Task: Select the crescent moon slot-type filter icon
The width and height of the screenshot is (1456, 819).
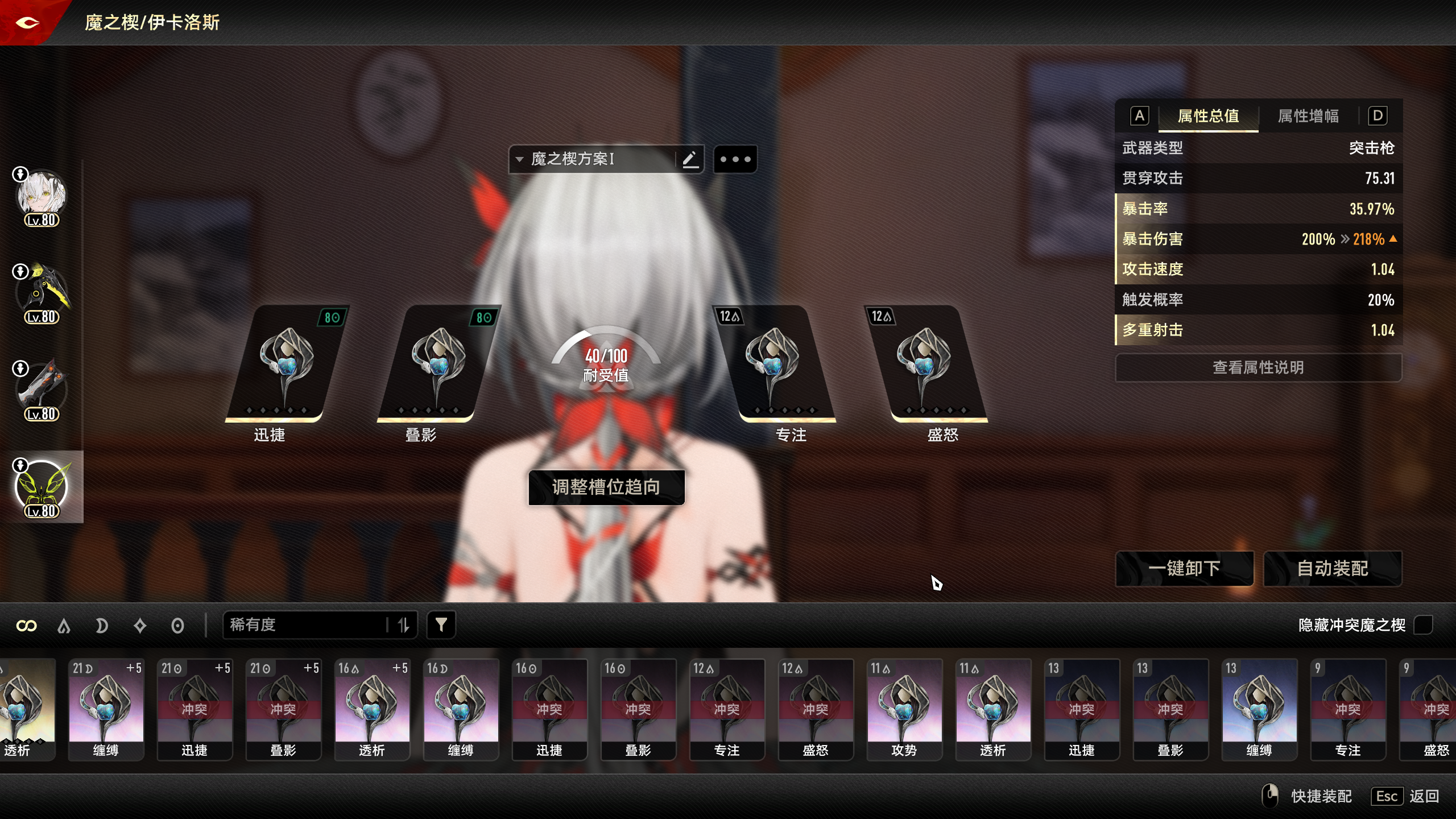Action: (x=101, y=624)
